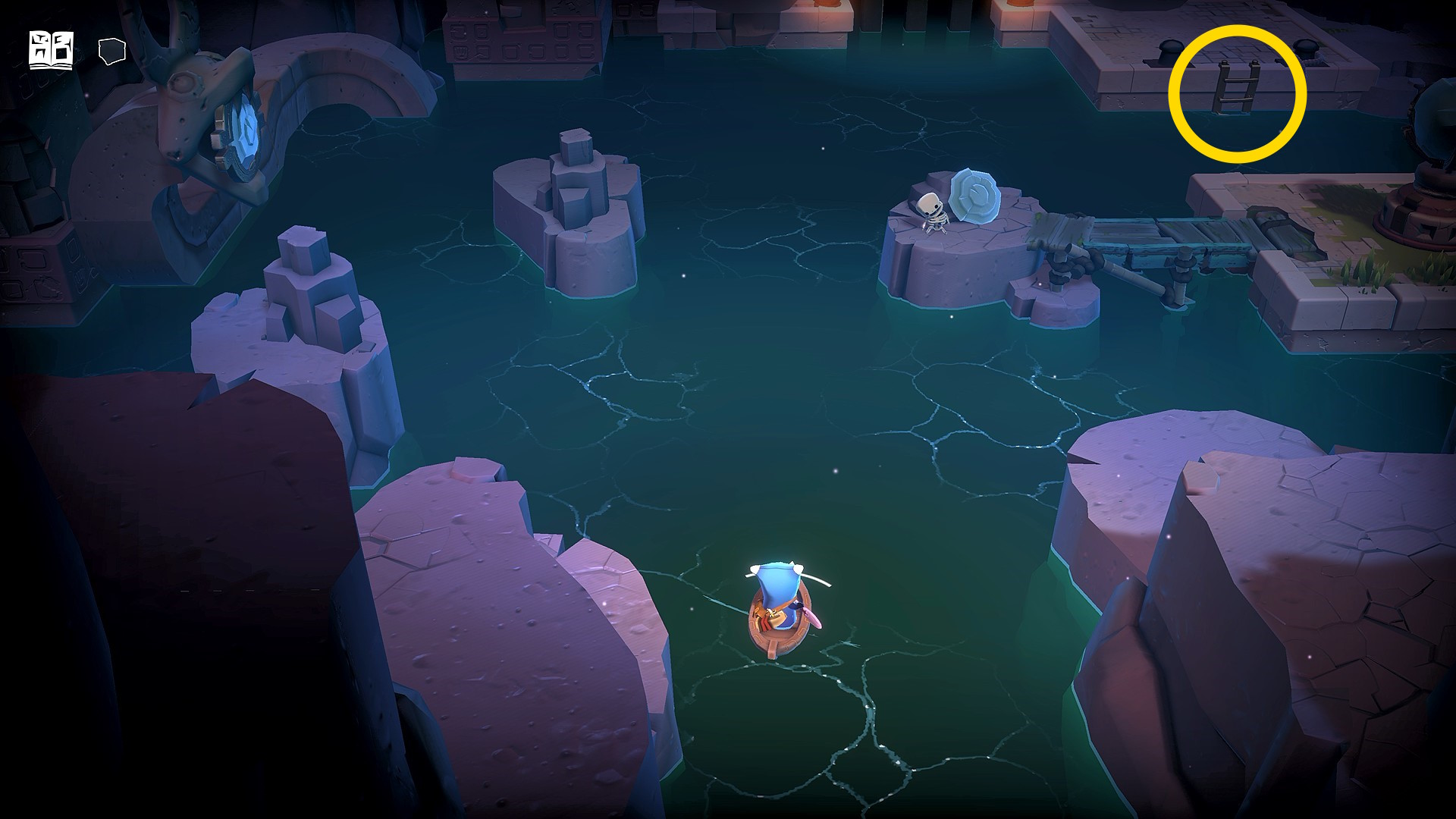Open the journal book icon
The image size is (1456, 819).
[x=51, y=51]
